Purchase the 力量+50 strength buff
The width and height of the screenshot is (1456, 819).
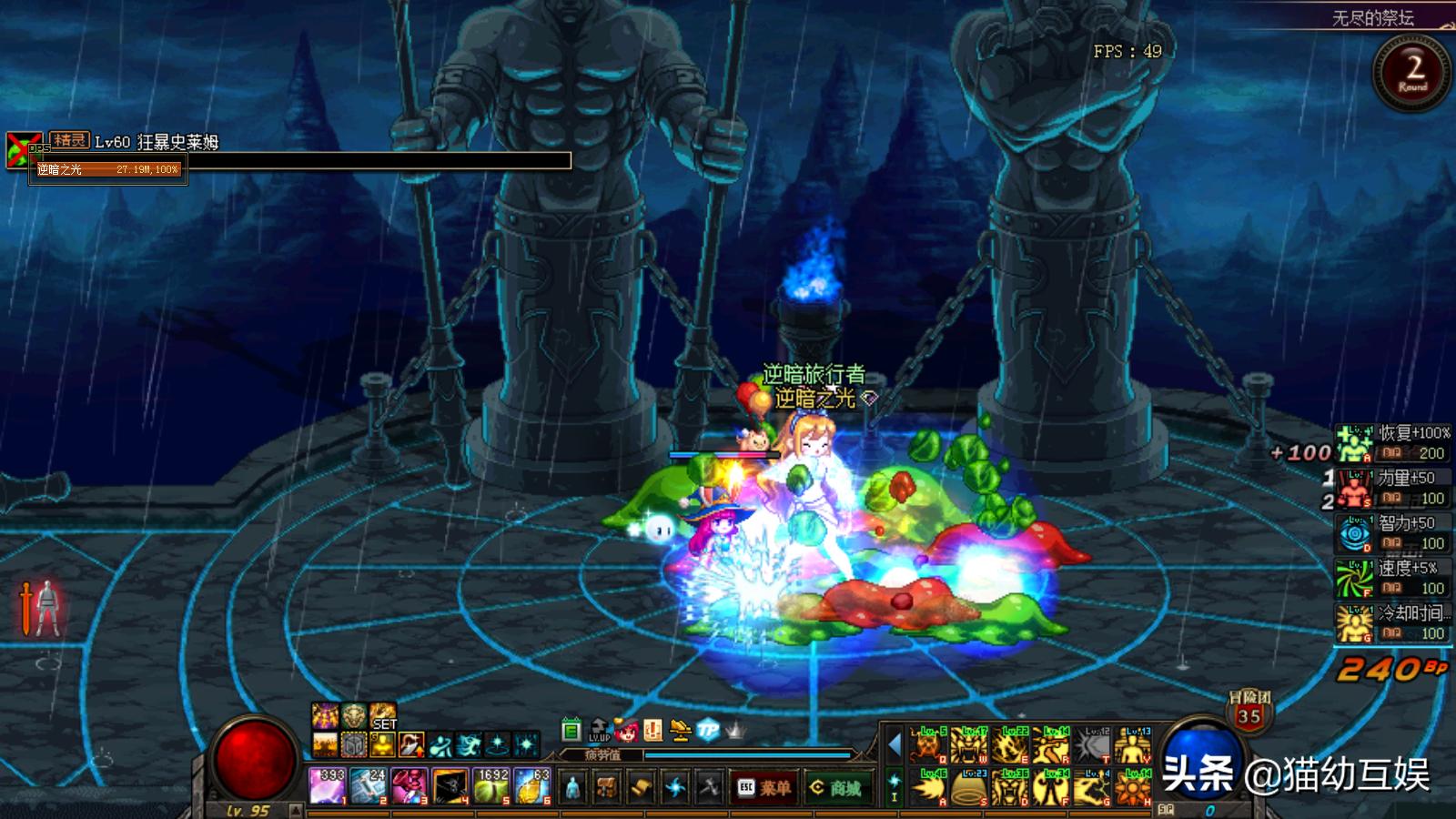click(x=1393, y=489)
